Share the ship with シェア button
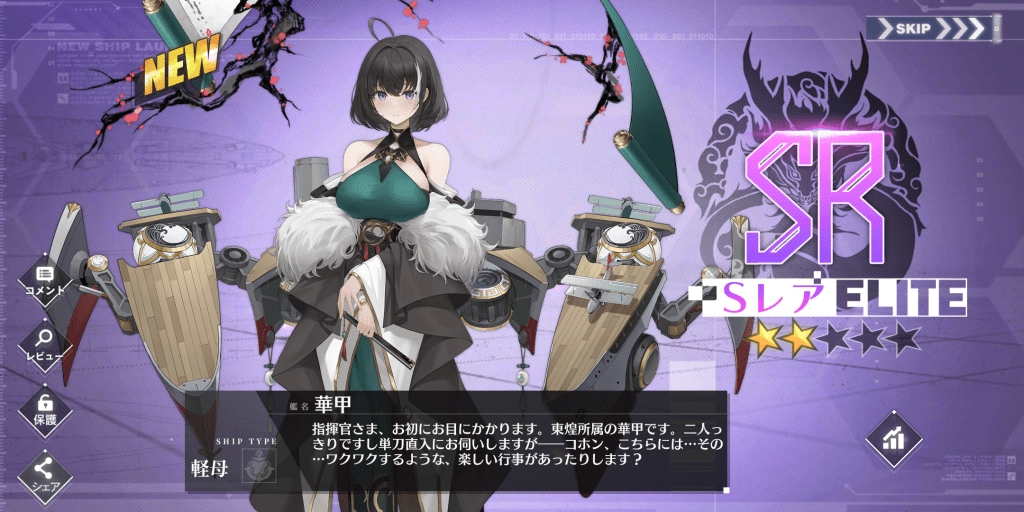 pos(46,472)
